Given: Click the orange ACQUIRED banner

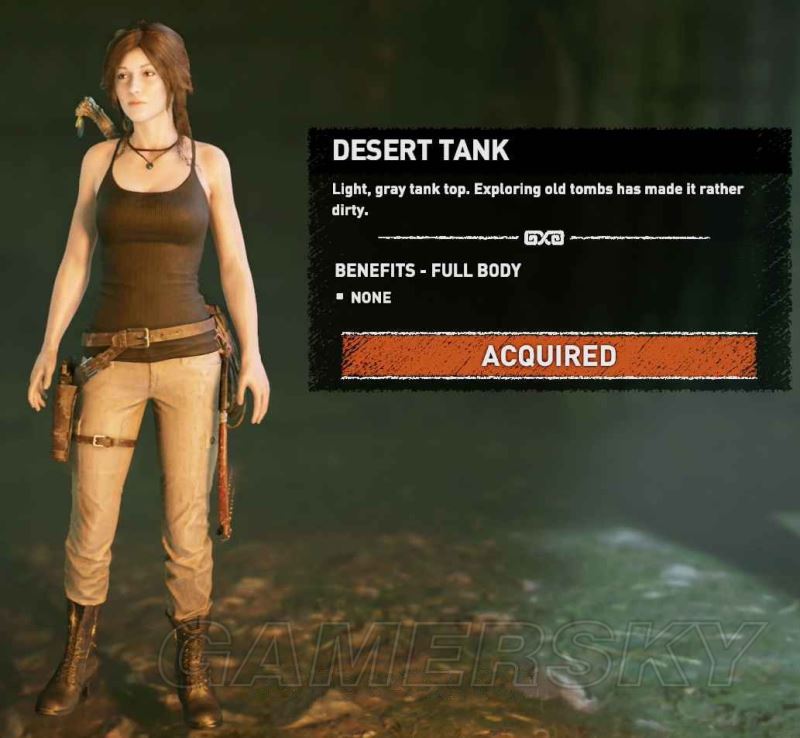Looking at the screenshot, I should tap(548, 356).
